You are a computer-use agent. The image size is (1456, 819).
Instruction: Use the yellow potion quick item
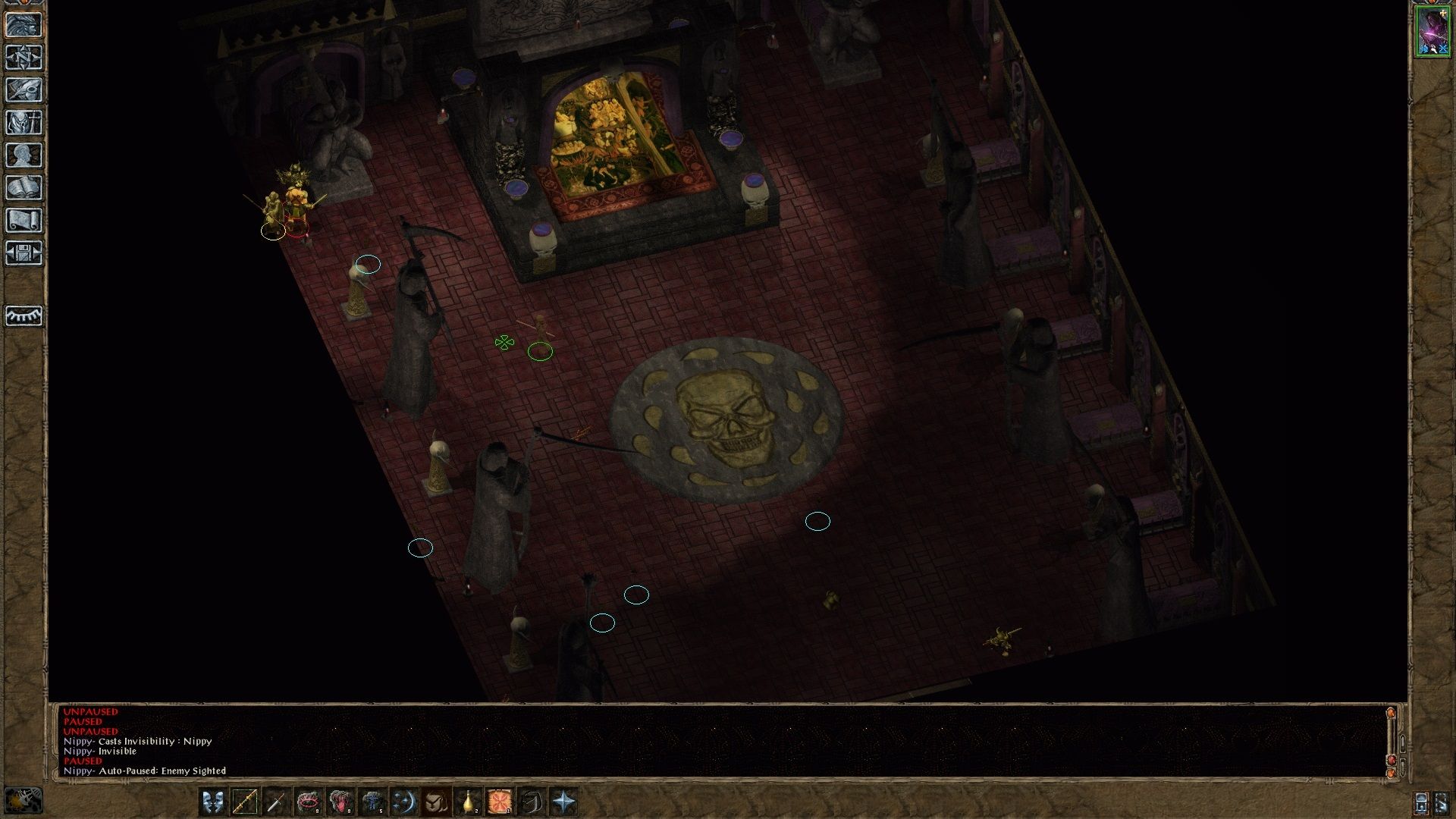(468, 802)
